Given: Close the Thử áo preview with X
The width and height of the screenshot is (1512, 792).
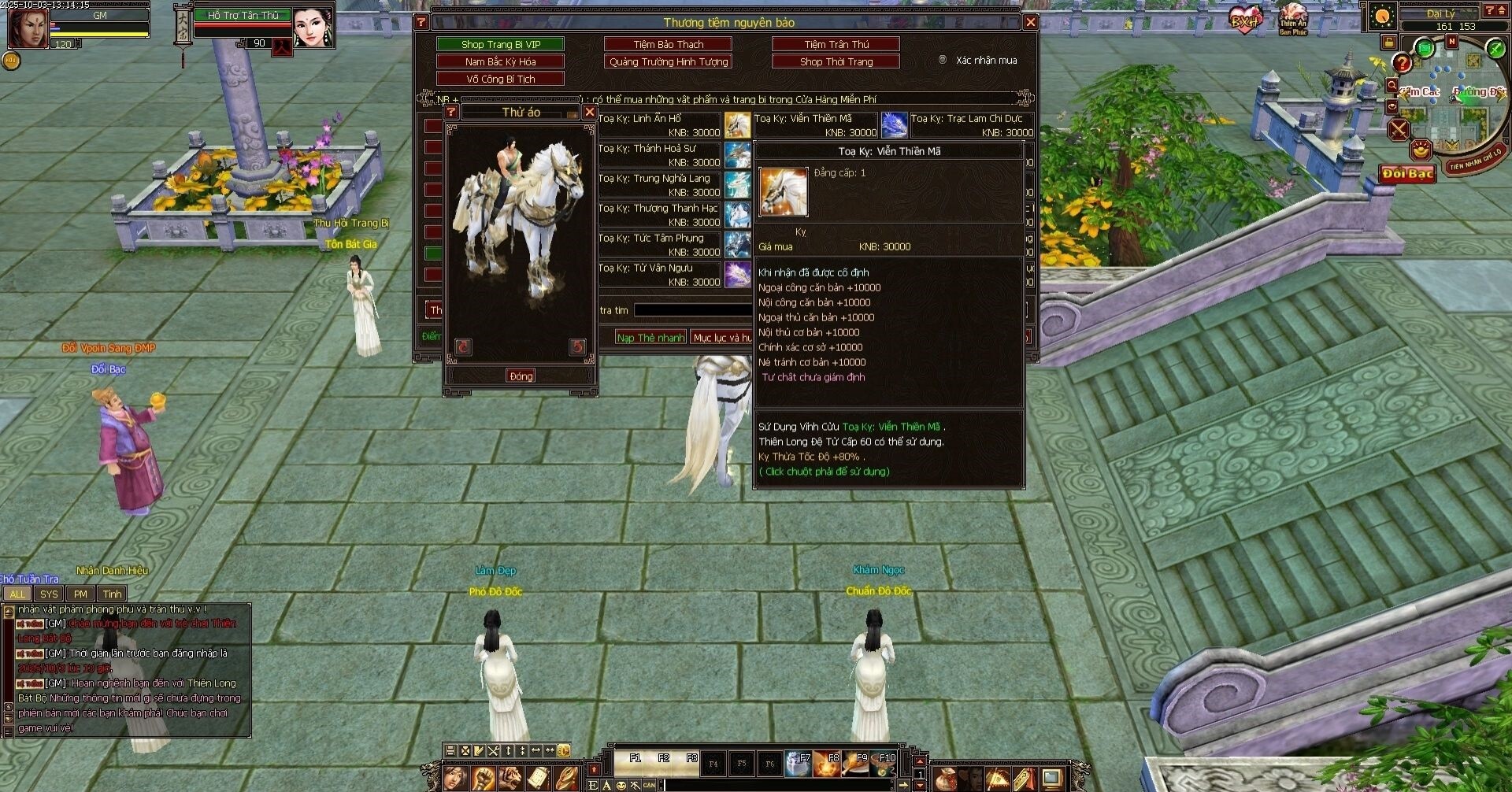Looking at the screenshot, I should (x=589, y=112).
